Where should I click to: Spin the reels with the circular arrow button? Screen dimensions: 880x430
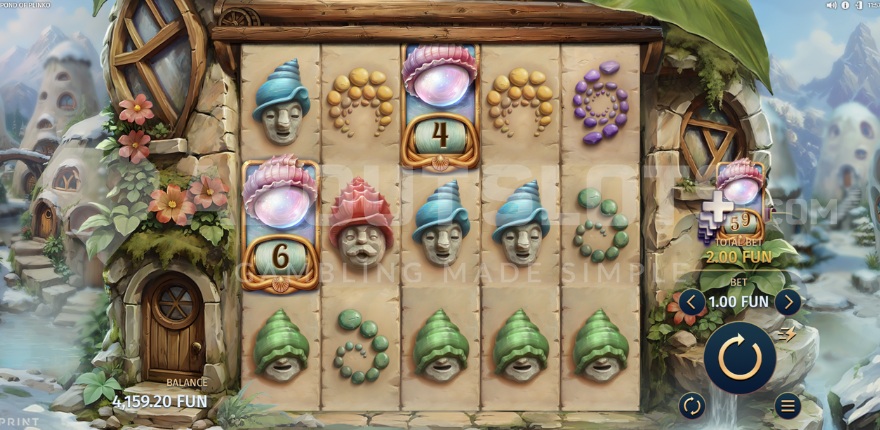pyautogui.click(x=739, y=357)
